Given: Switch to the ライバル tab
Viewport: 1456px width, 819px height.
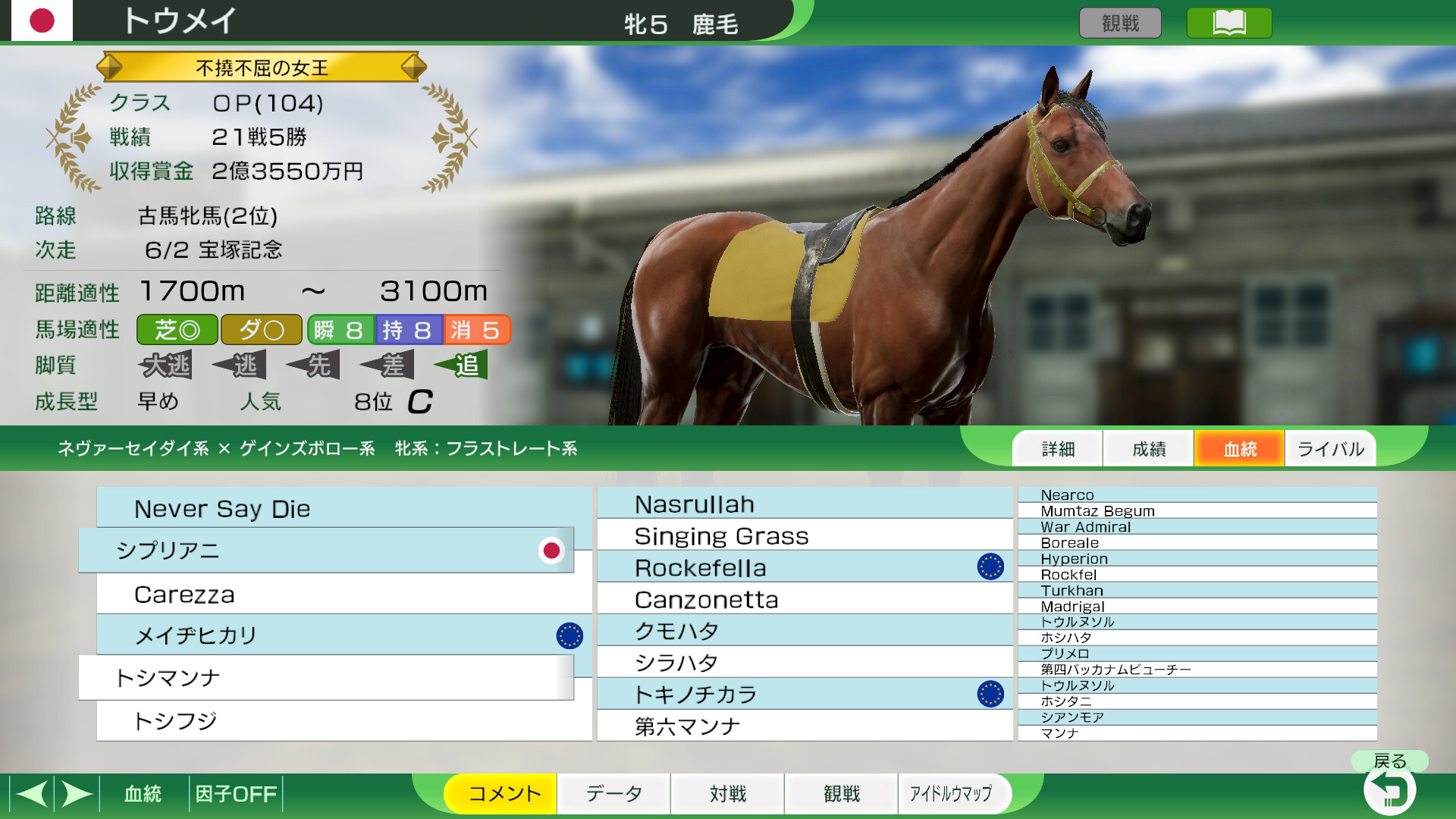Looking at the screenshot, I should (1330, 448).
